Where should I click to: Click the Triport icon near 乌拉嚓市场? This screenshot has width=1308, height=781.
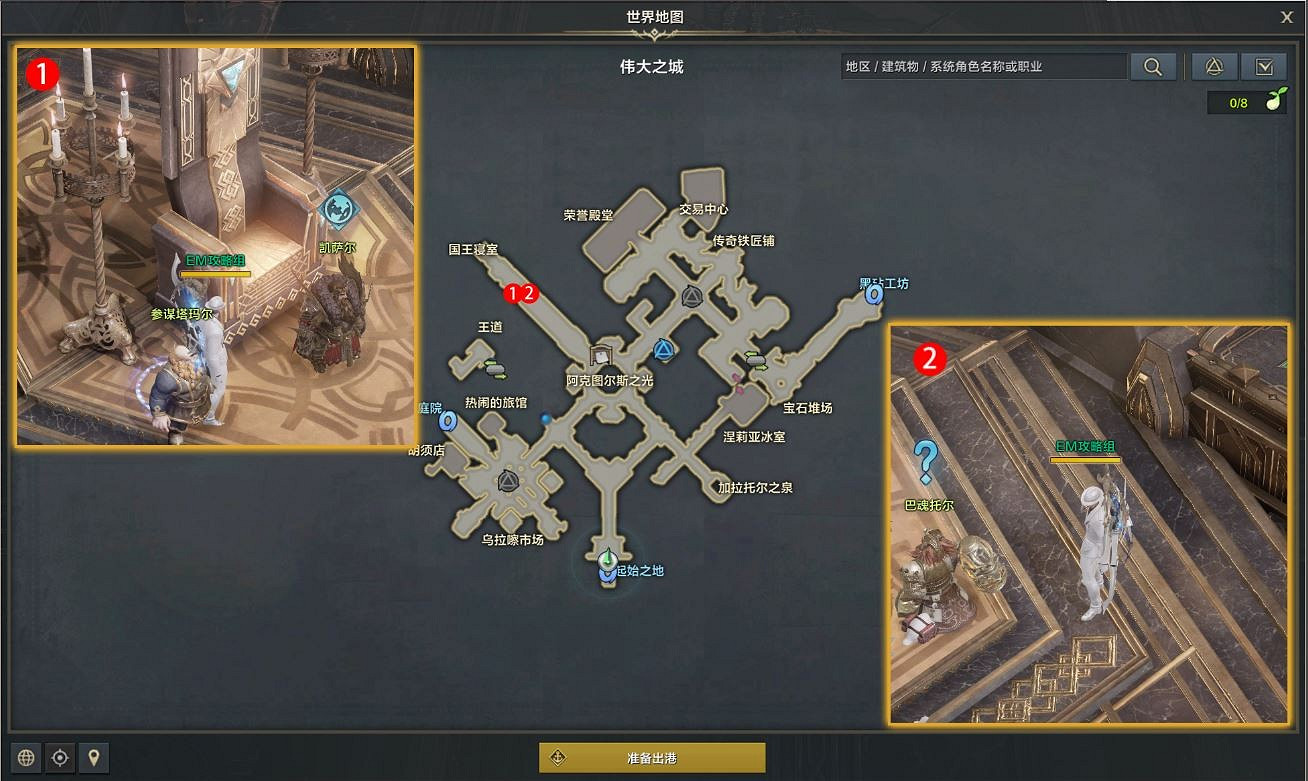(506, 483)
